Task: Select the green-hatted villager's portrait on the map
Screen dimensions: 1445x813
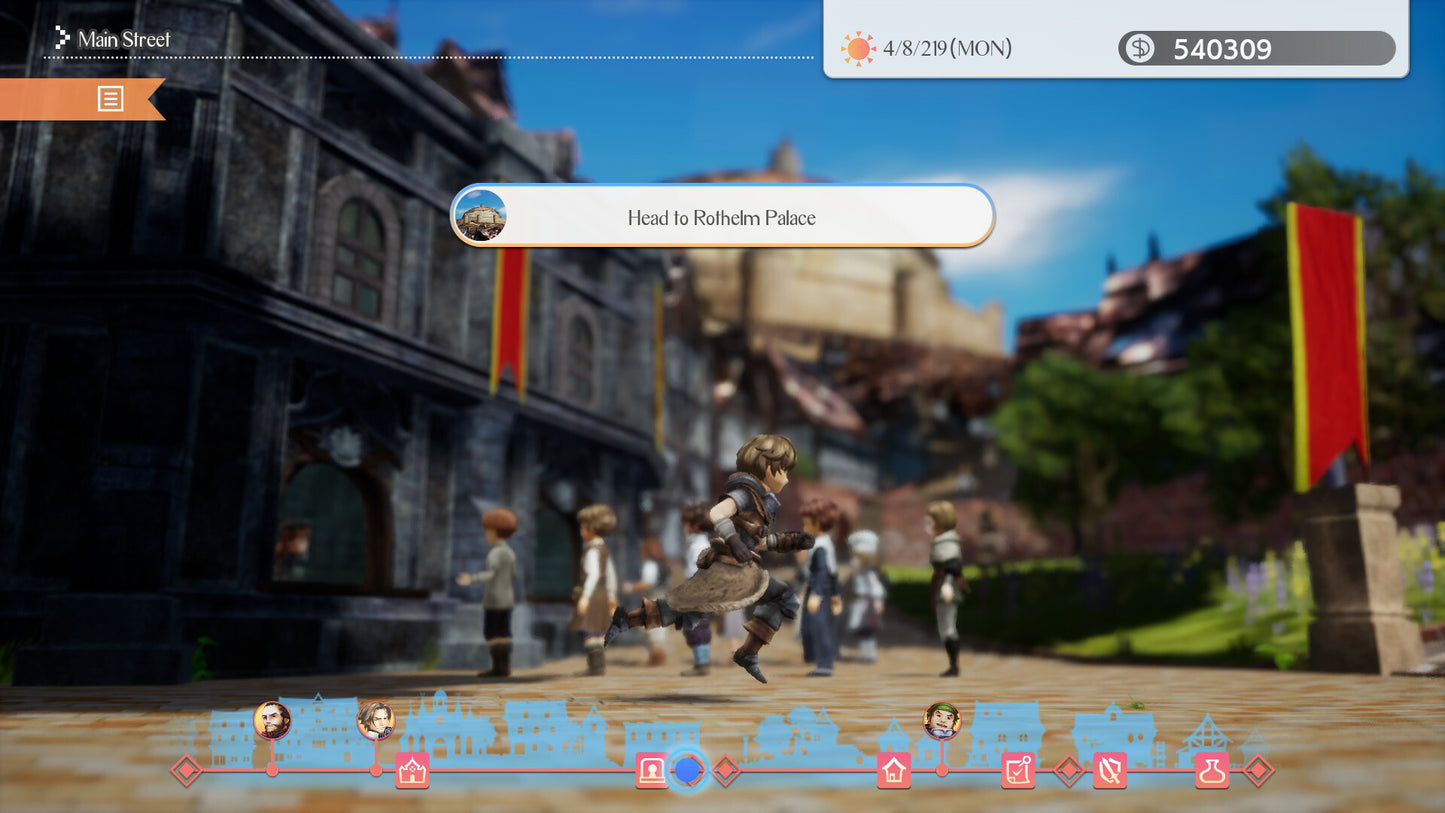Action: pyautogui.click(x=942, y=721)
